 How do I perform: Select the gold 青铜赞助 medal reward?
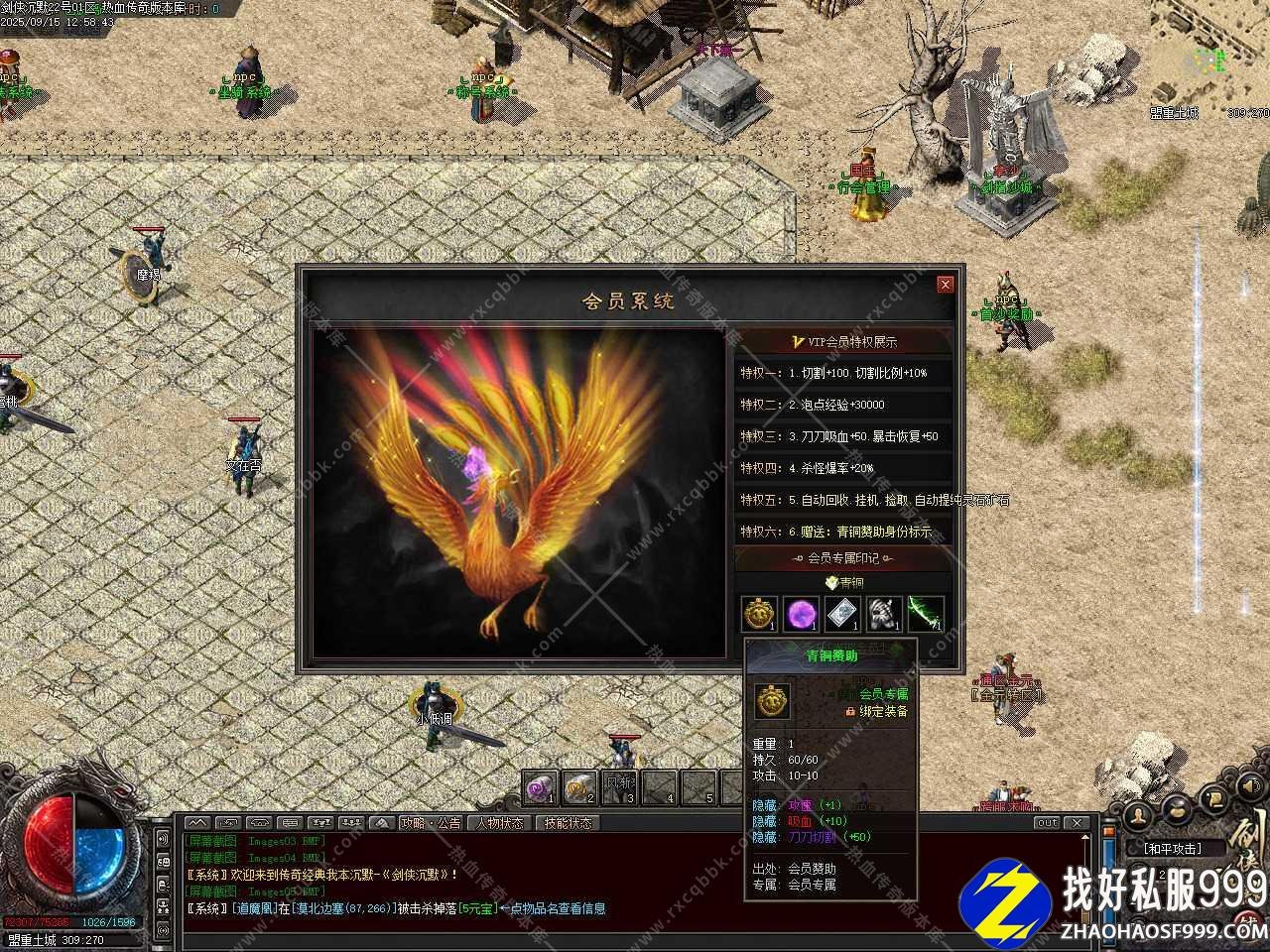pos(760,614)
